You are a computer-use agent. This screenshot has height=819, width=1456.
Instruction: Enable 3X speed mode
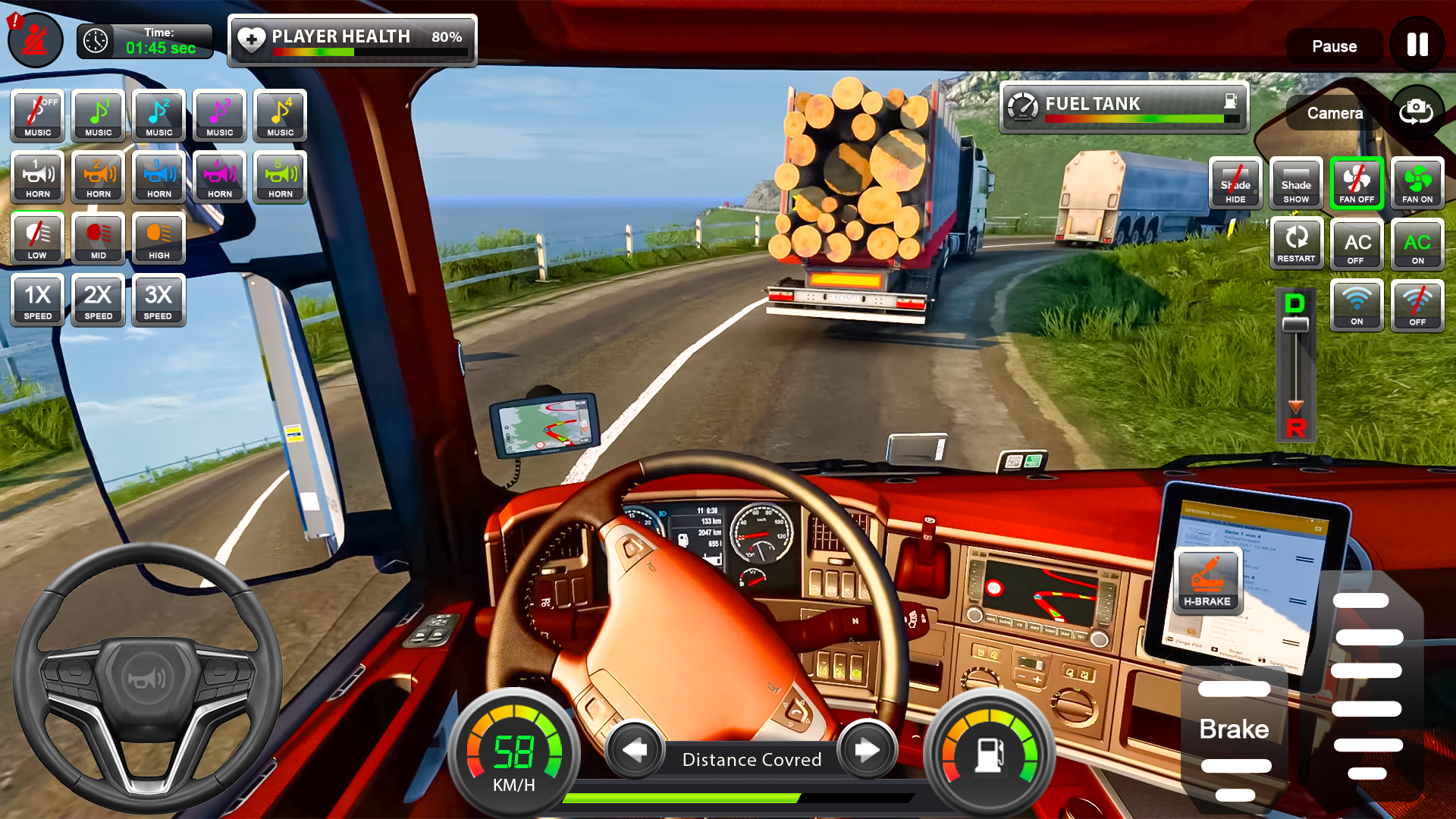pyautogui.click(x=158, y=300)
